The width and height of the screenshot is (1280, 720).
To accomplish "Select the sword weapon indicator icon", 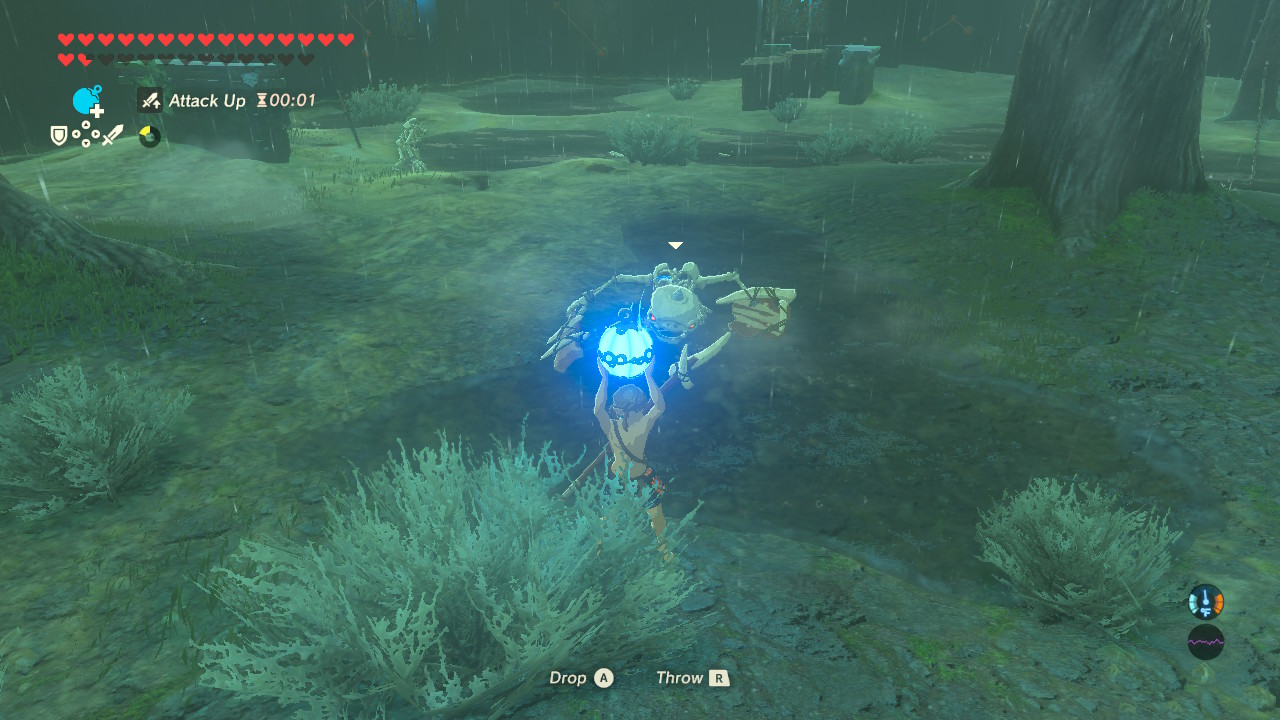I will [113, 134].
